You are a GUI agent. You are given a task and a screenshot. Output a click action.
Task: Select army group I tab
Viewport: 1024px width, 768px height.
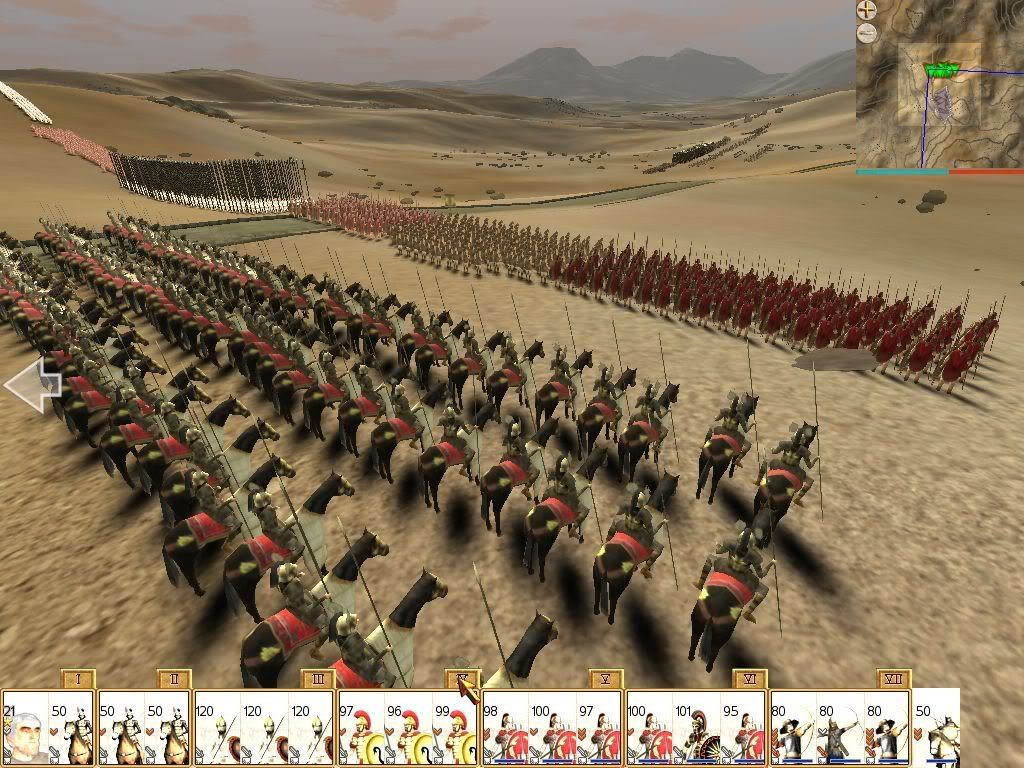[x=78, y=679]
